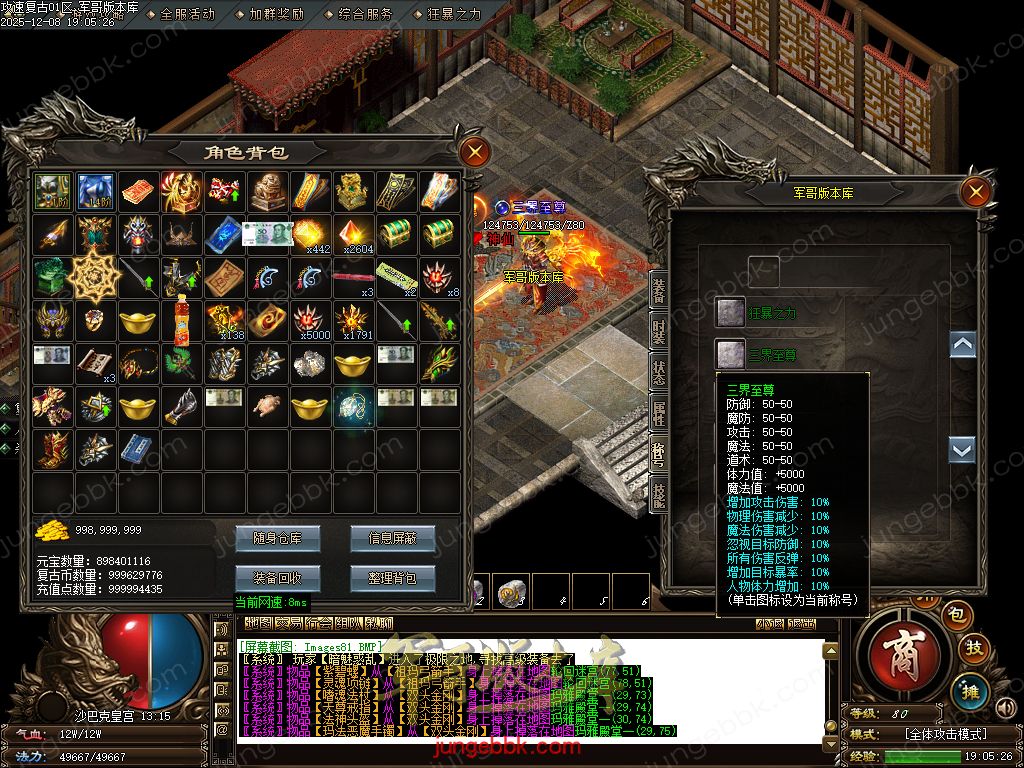Close the 角色背包 inventory window
This screenshot has width=1024, height=768.
coord(475,152)
